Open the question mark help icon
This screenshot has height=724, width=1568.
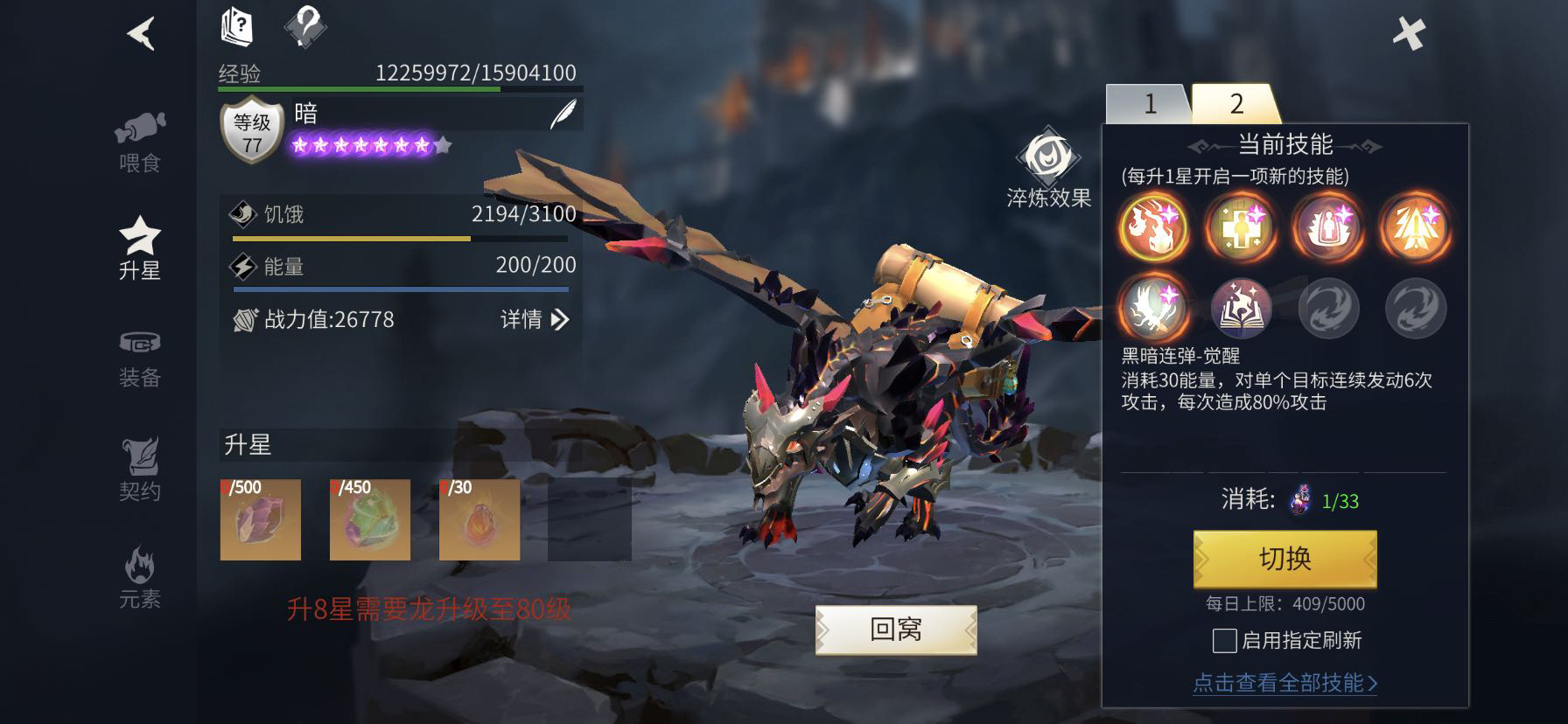pos(305,26)
